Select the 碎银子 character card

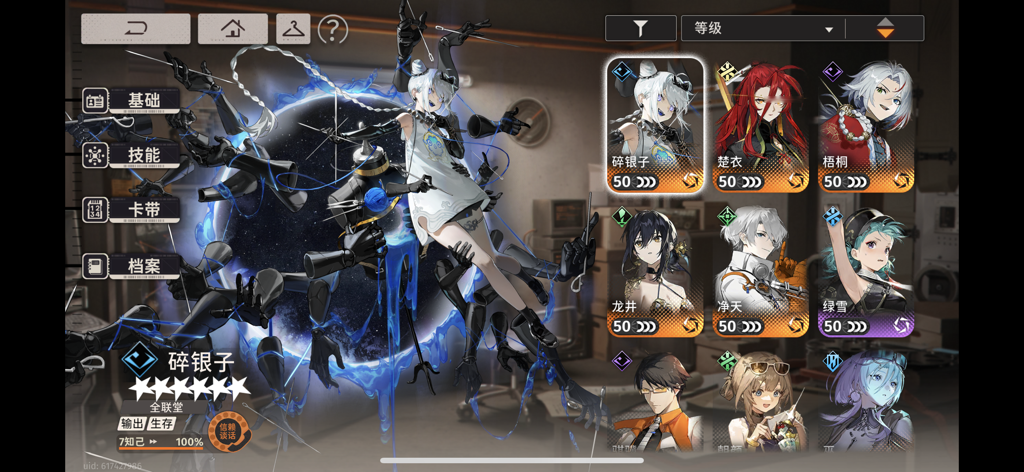click(655, 125)
